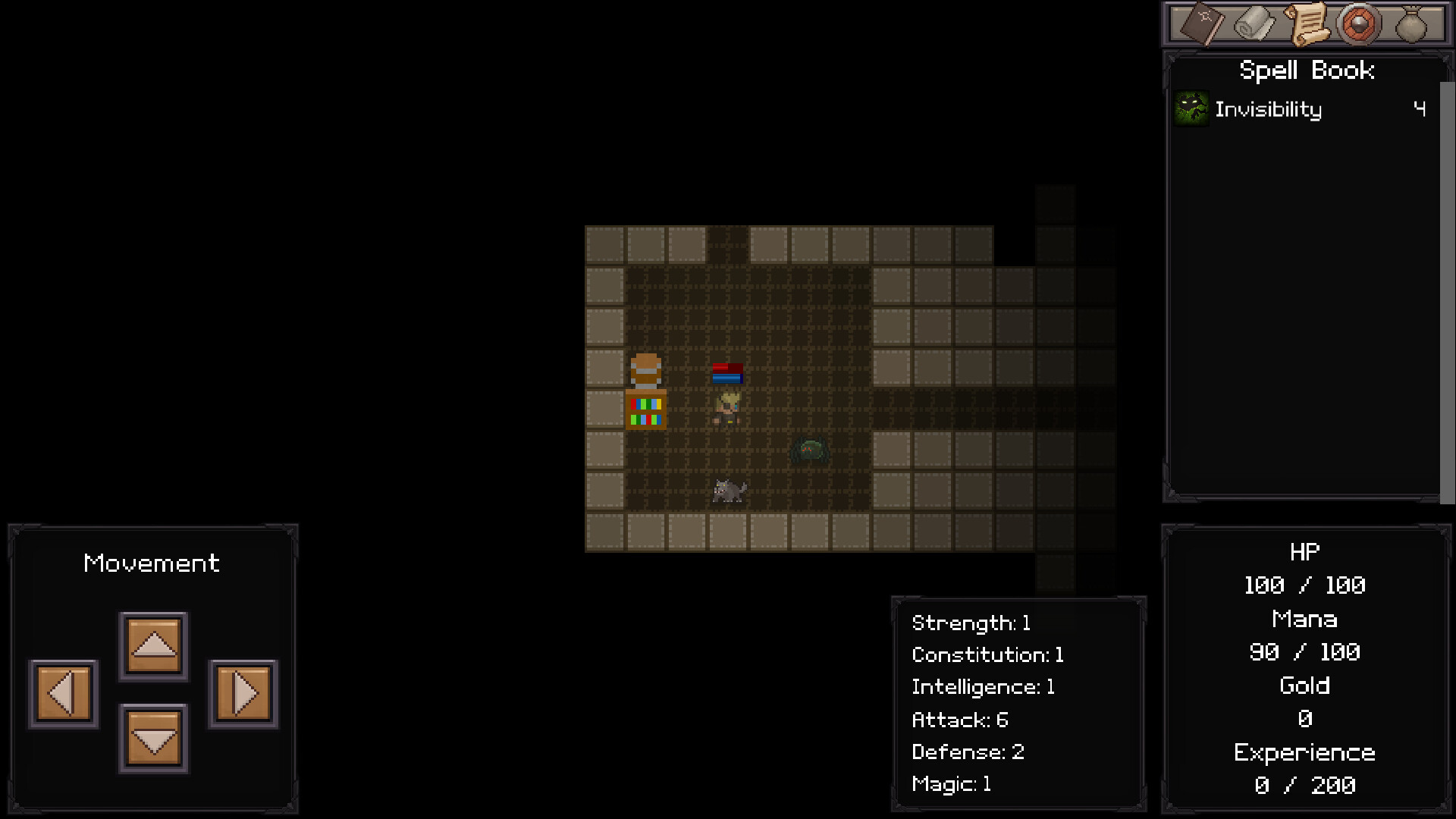This screenshot has height=819, width=1456.
Task: Expand the Spell Book header
Action: tap(1307, 70)
